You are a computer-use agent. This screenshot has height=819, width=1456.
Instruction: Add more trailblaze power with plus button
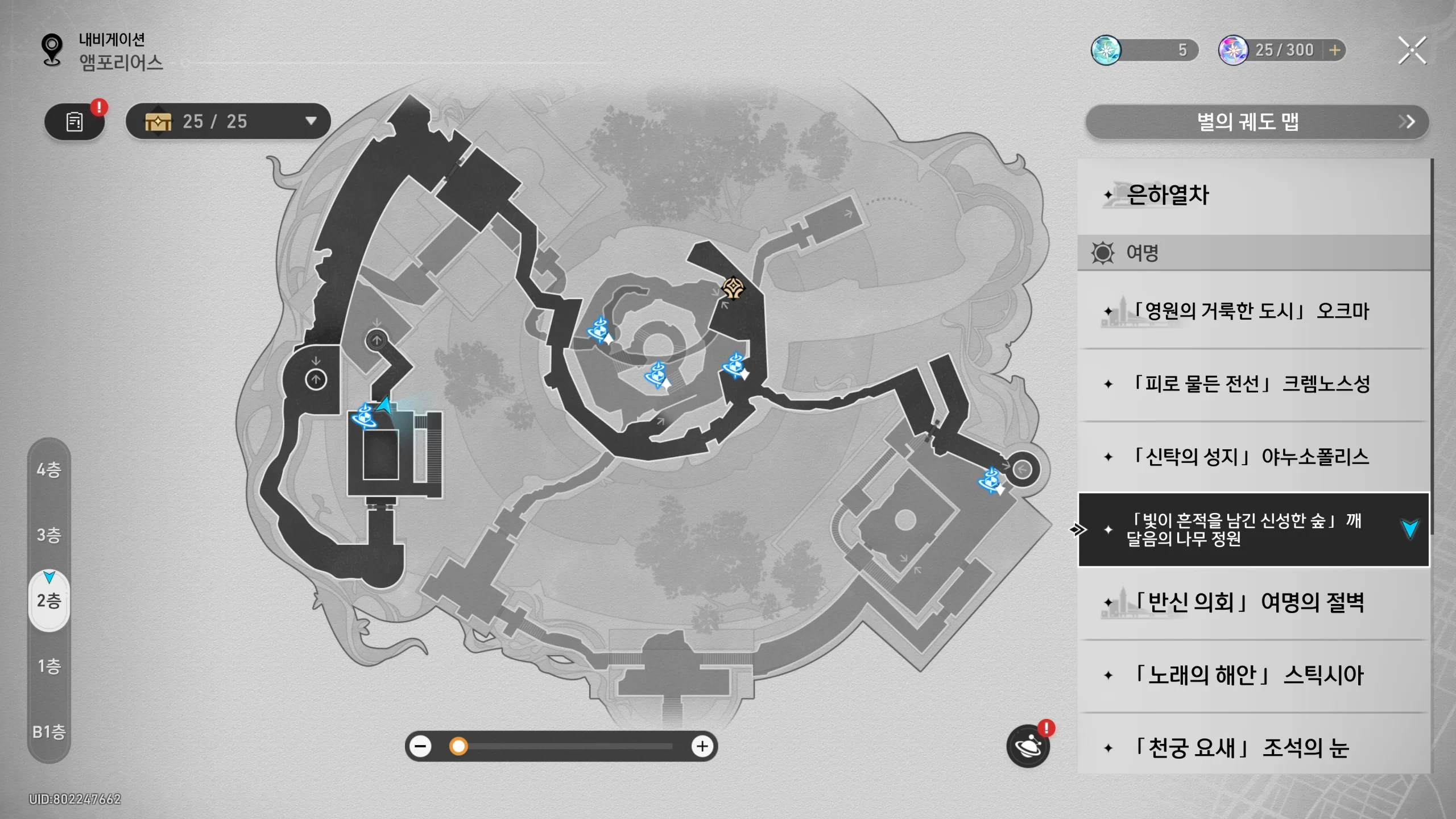click(1335, 50)
